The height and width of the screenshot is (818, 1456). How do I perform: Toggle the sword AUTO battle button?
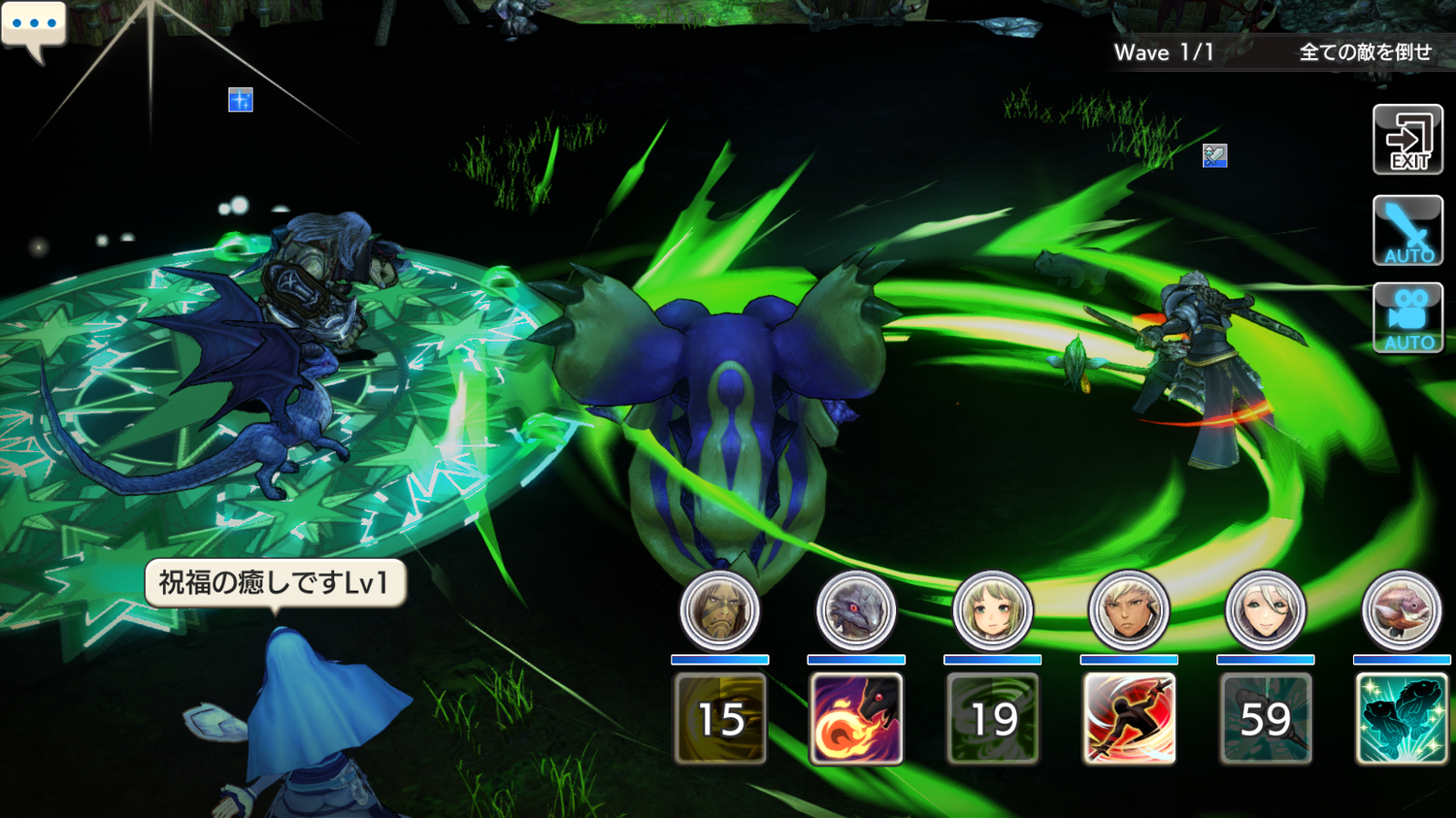click(x=1407, y=231)
